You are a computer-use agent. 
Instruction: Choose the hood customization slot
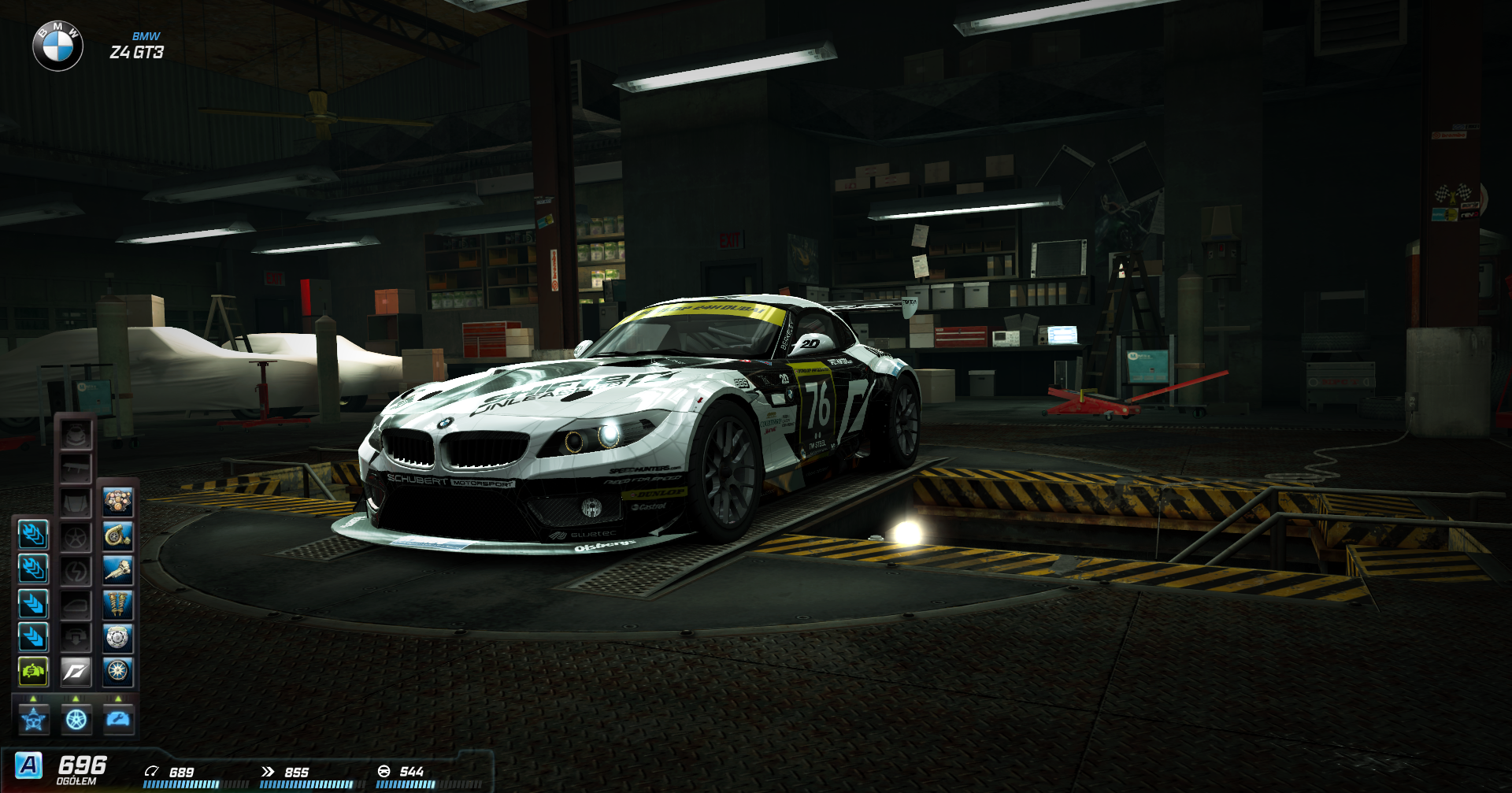[76, 502]
